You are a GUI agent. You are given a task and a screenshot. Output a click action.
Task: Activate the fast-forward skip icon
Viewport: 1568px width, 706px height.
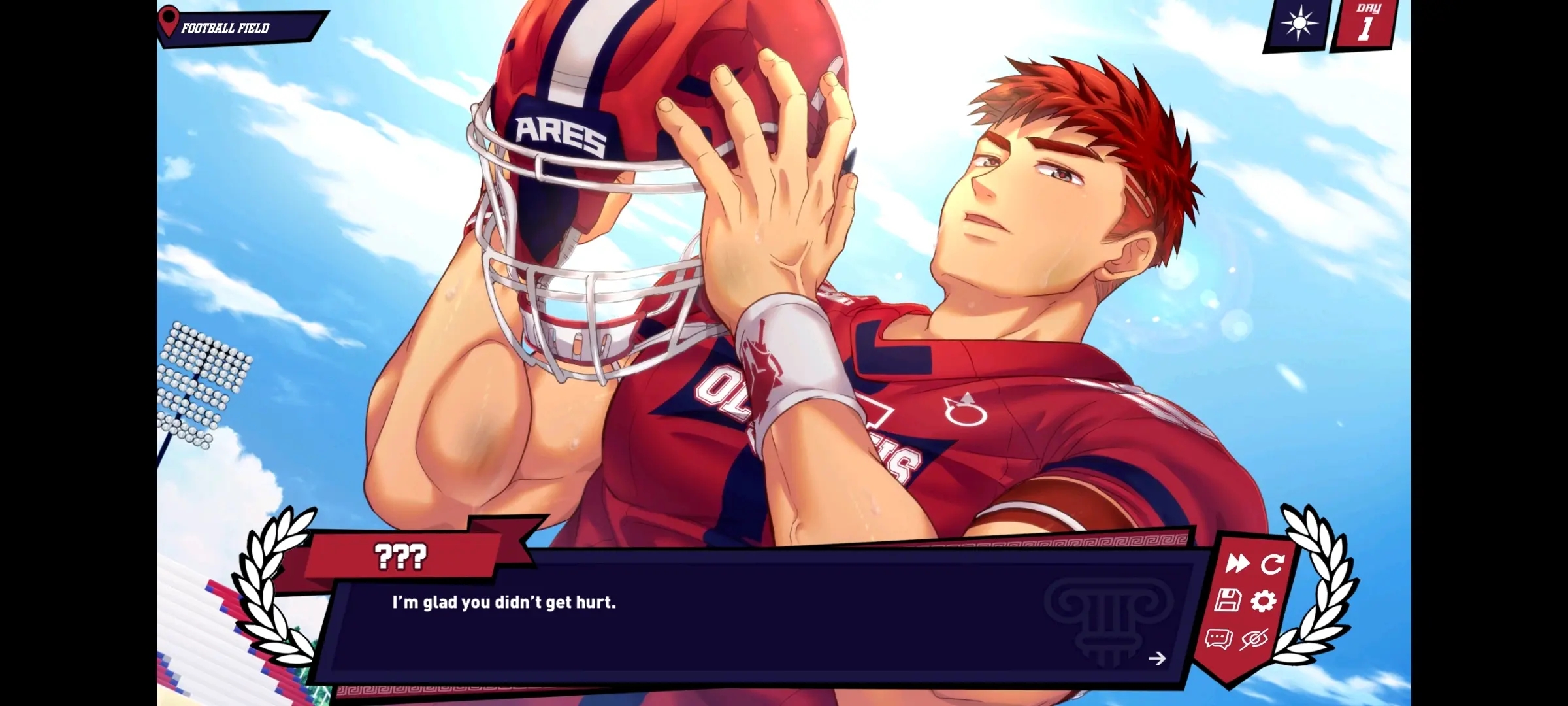1240,563
